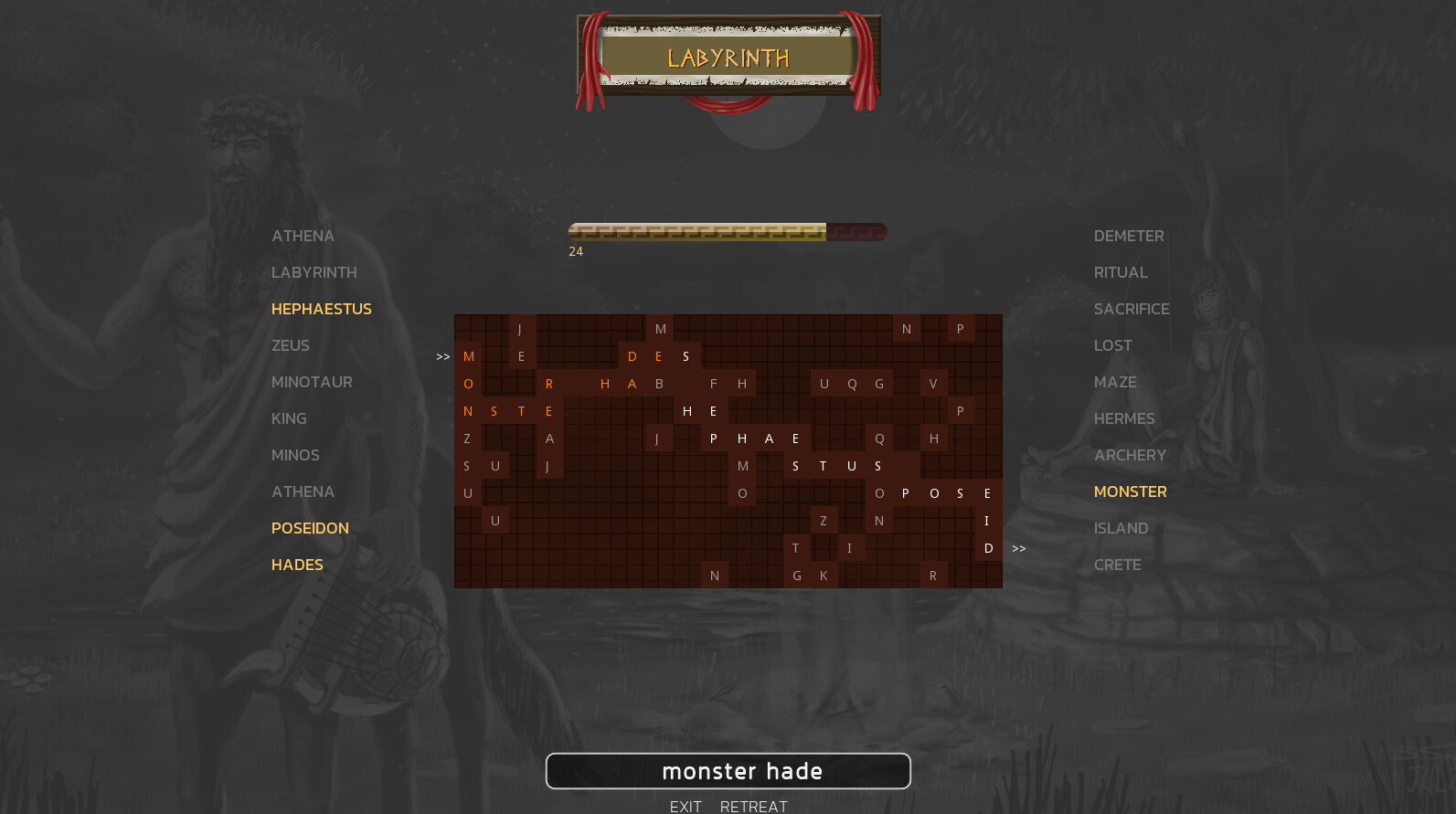Click the letter D of POSEID in the grid
The height and width of the screenshot is (814, 1456).
(988, 548)
